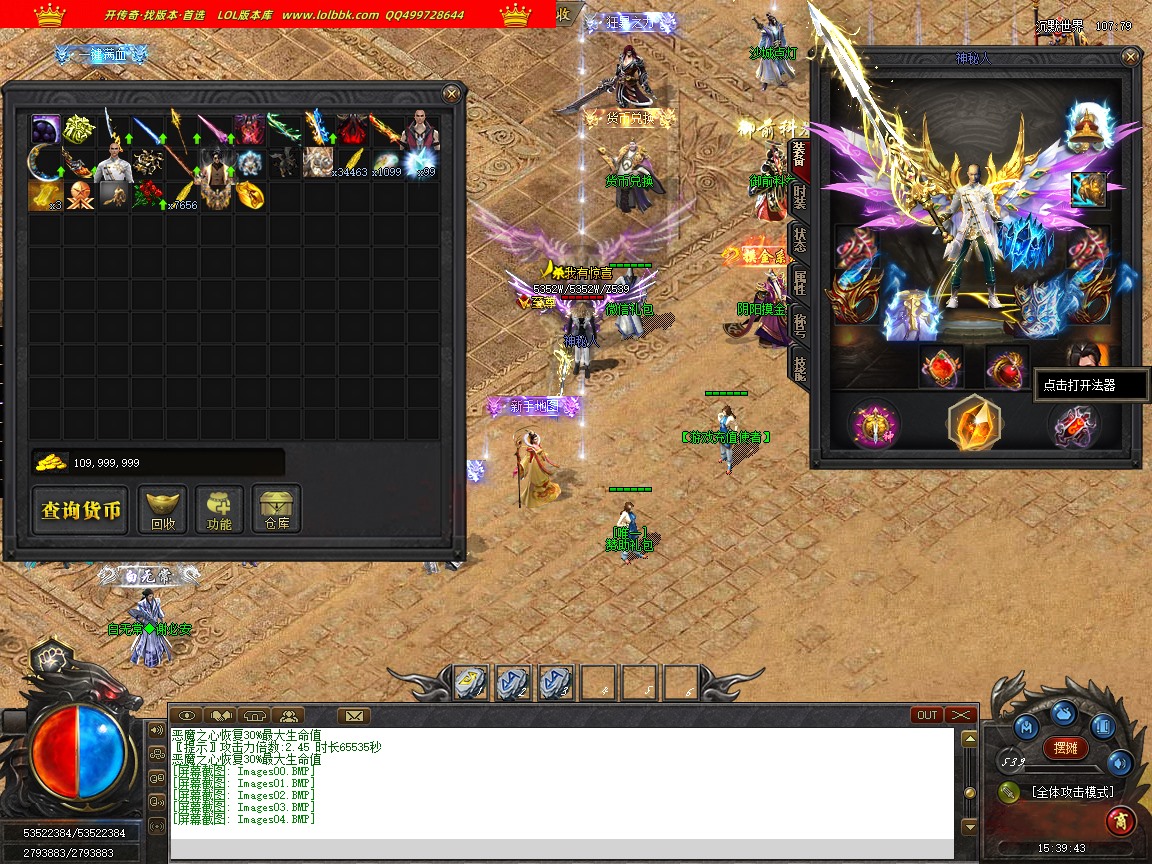Toggle the 全体攻击模式 attack mode
This screenshot has width=1152, height=864.
coord(1072,792)
